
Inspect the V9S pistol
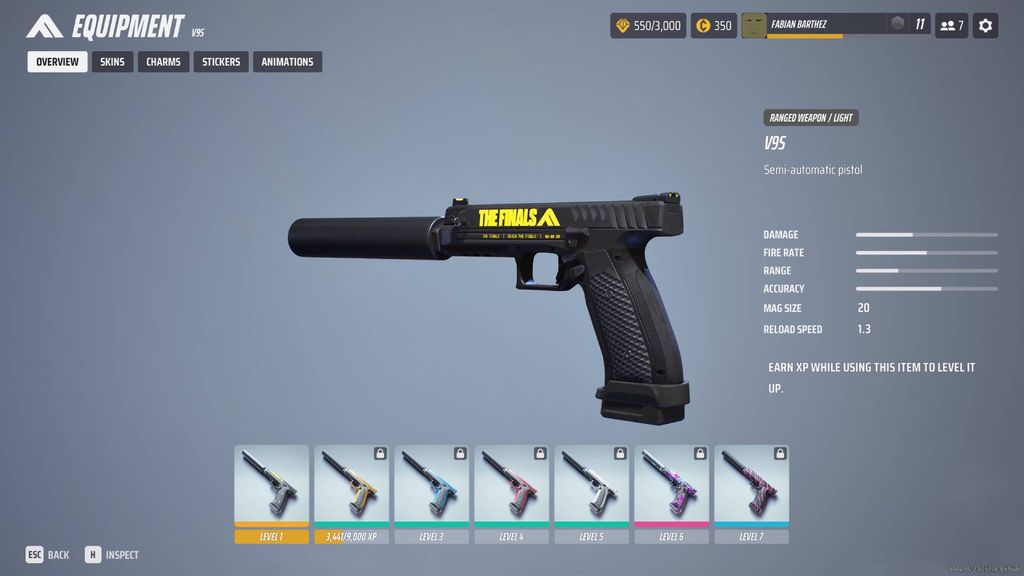pyautogui.click(x=112, y=555)
